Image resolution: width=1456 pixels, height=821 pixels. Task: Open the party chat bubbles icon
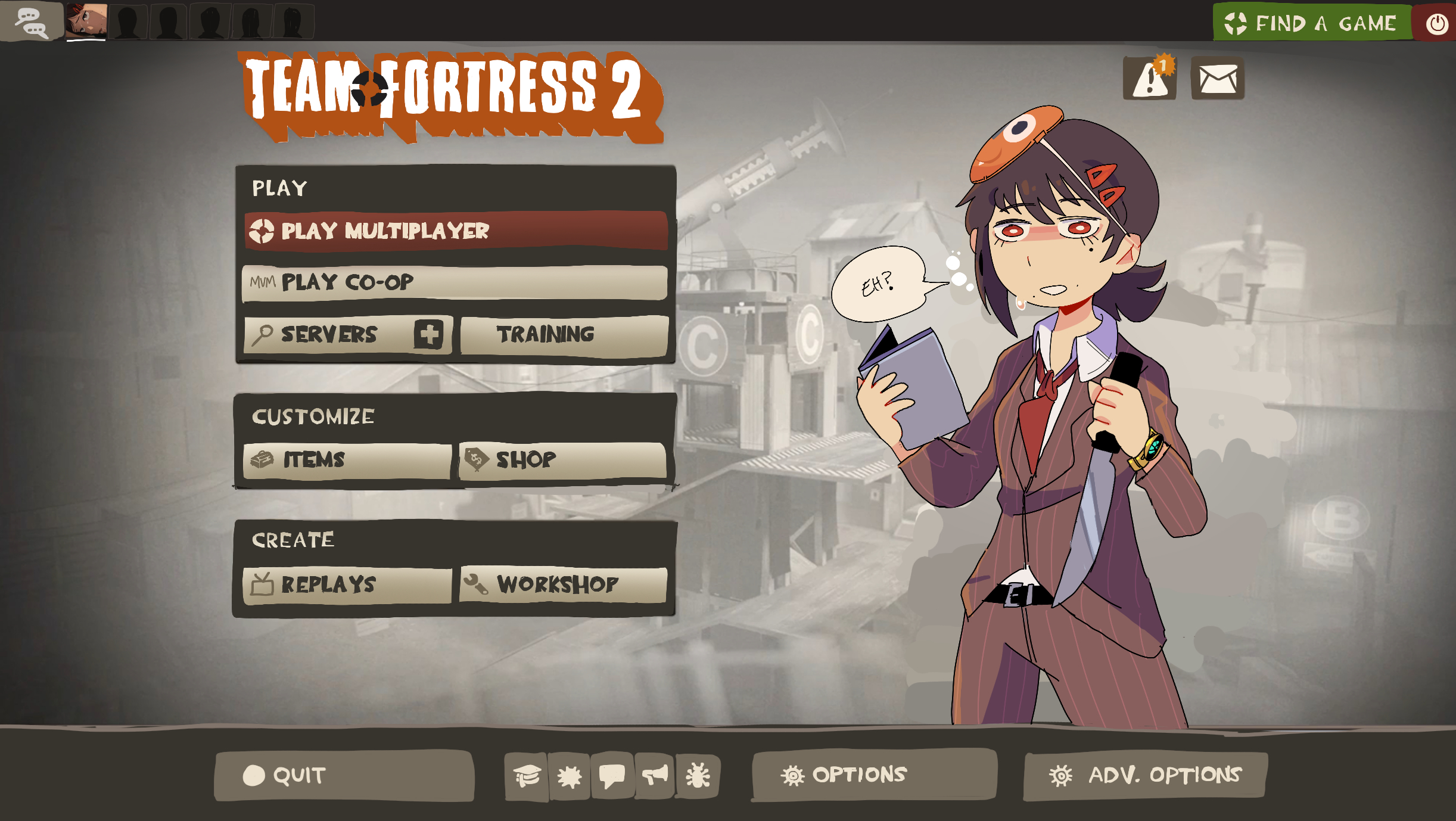tap(31, 22)
